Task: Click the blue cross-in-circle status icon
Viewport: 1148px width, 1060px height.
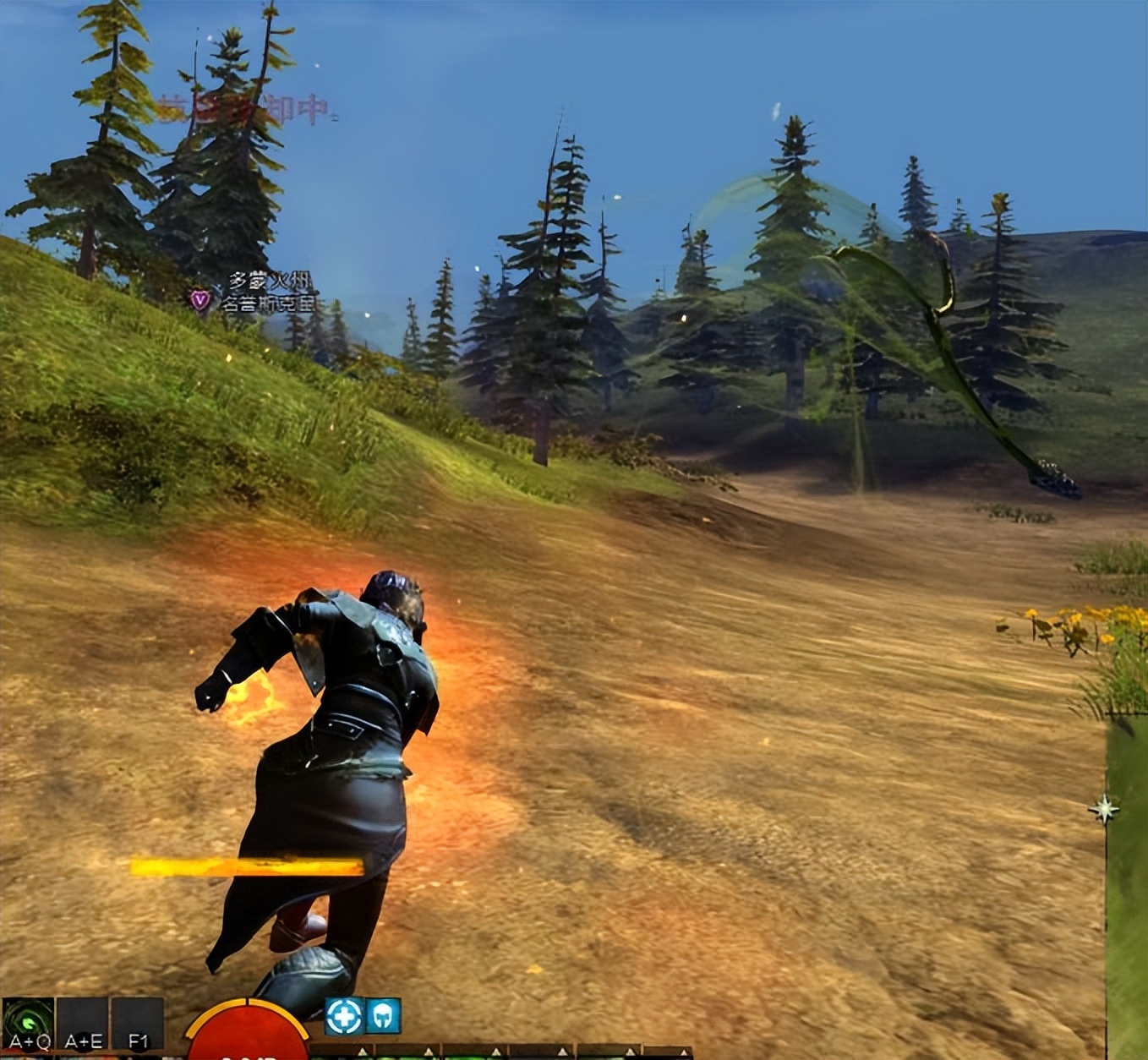Action: 344,1016
